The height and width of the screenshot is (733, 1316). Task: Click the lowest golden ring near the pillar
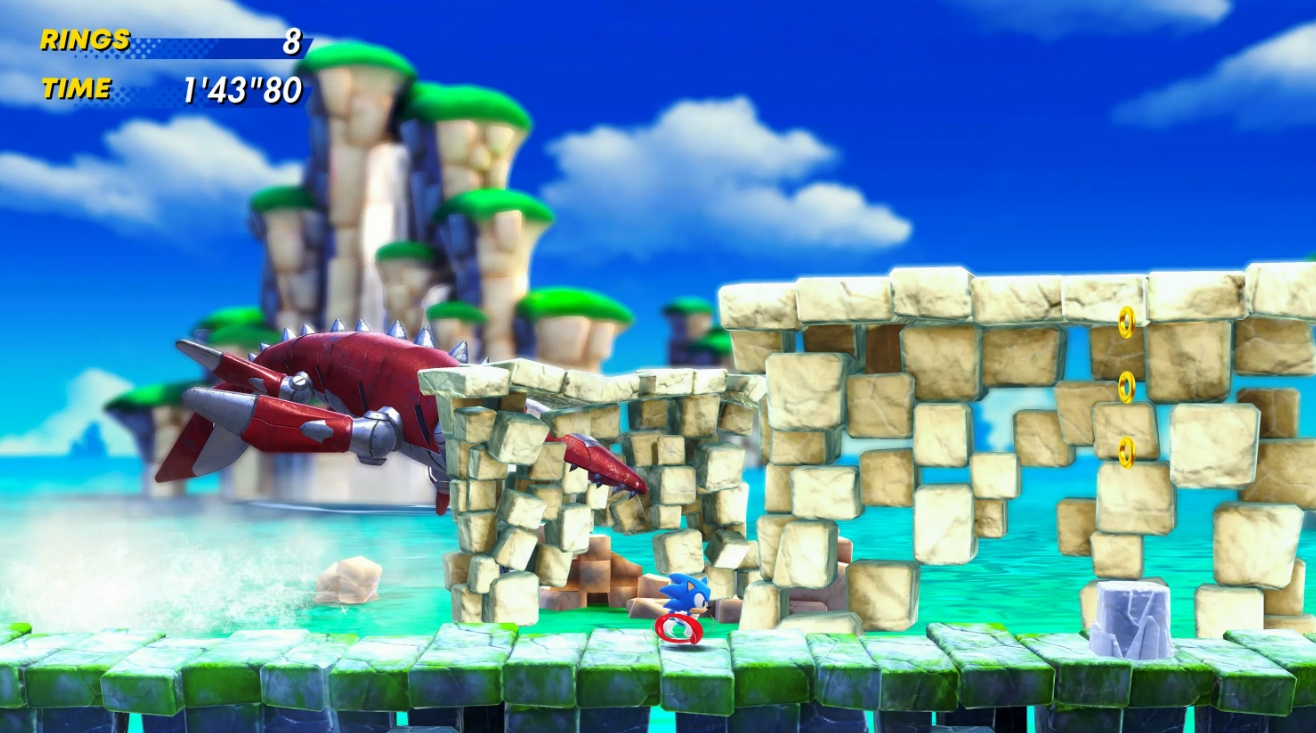[x=1127, y=453]
